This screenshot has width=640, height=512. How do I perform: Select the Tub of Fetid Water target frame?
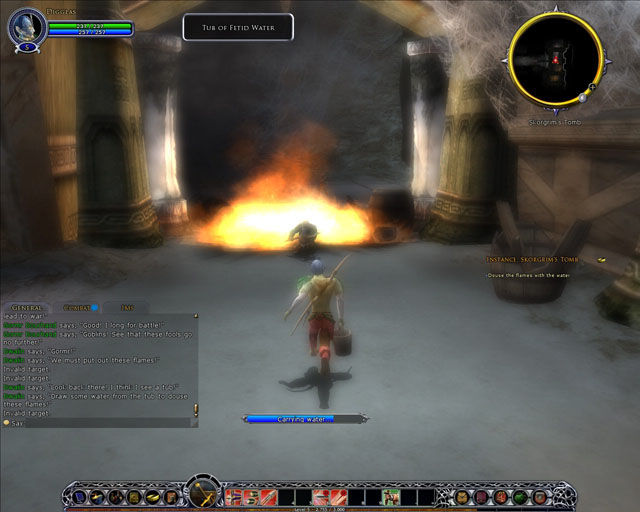point(238,27)
